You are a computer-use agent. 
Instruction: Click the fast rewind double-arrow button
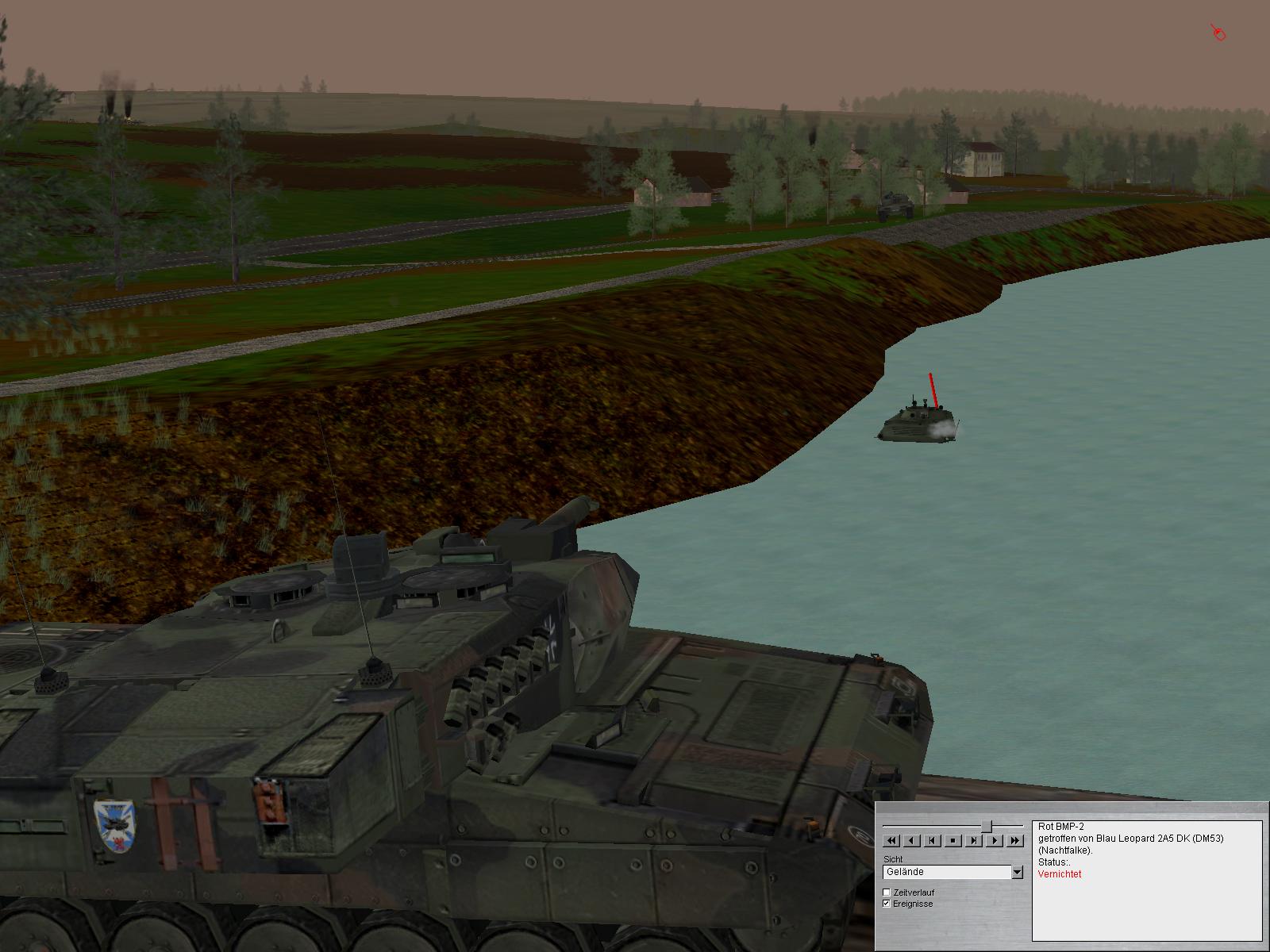(x=891, y=840)
